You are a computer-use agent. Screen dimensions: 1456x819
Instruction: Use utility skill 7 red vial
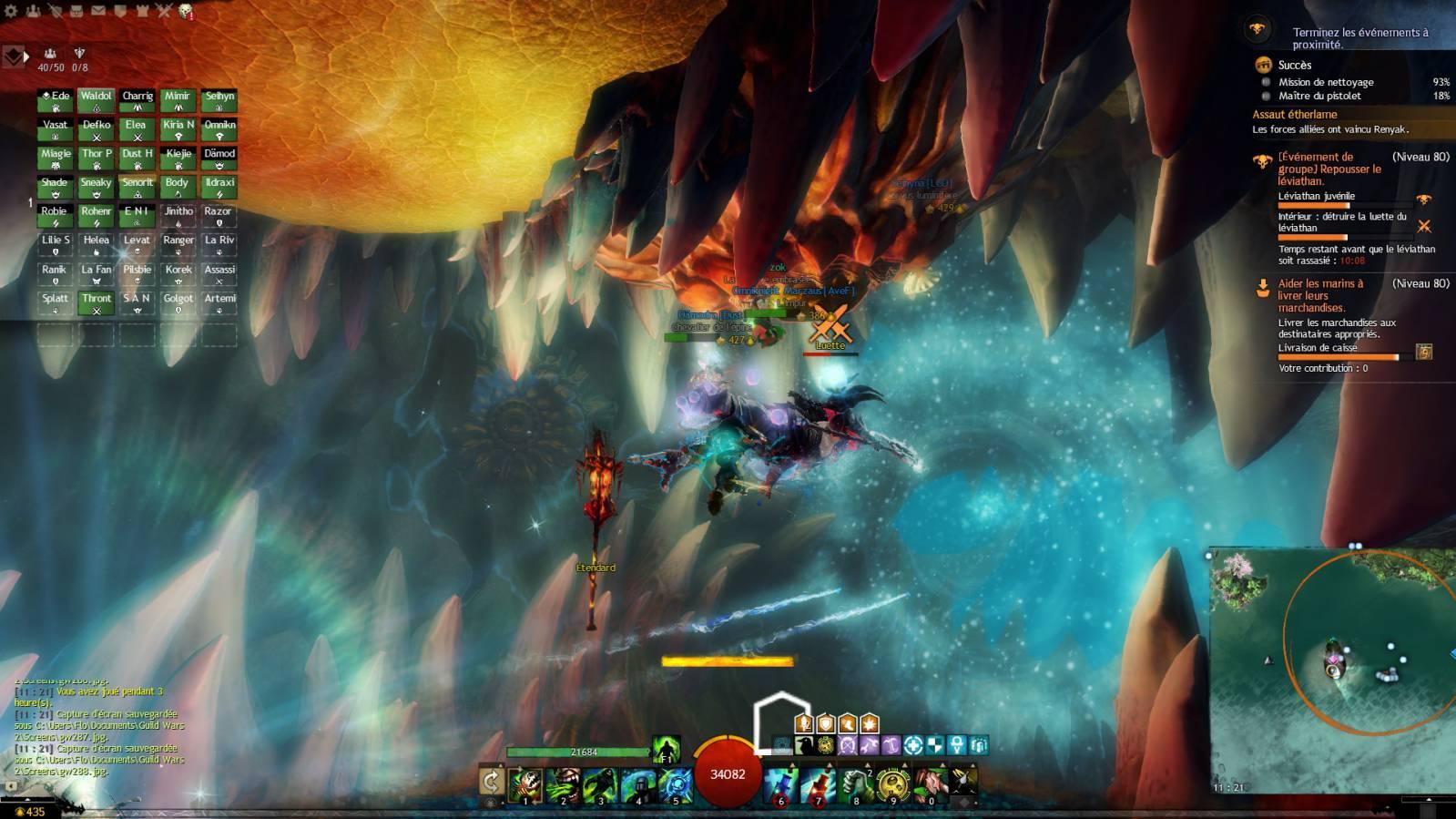(x=818, y=783)
